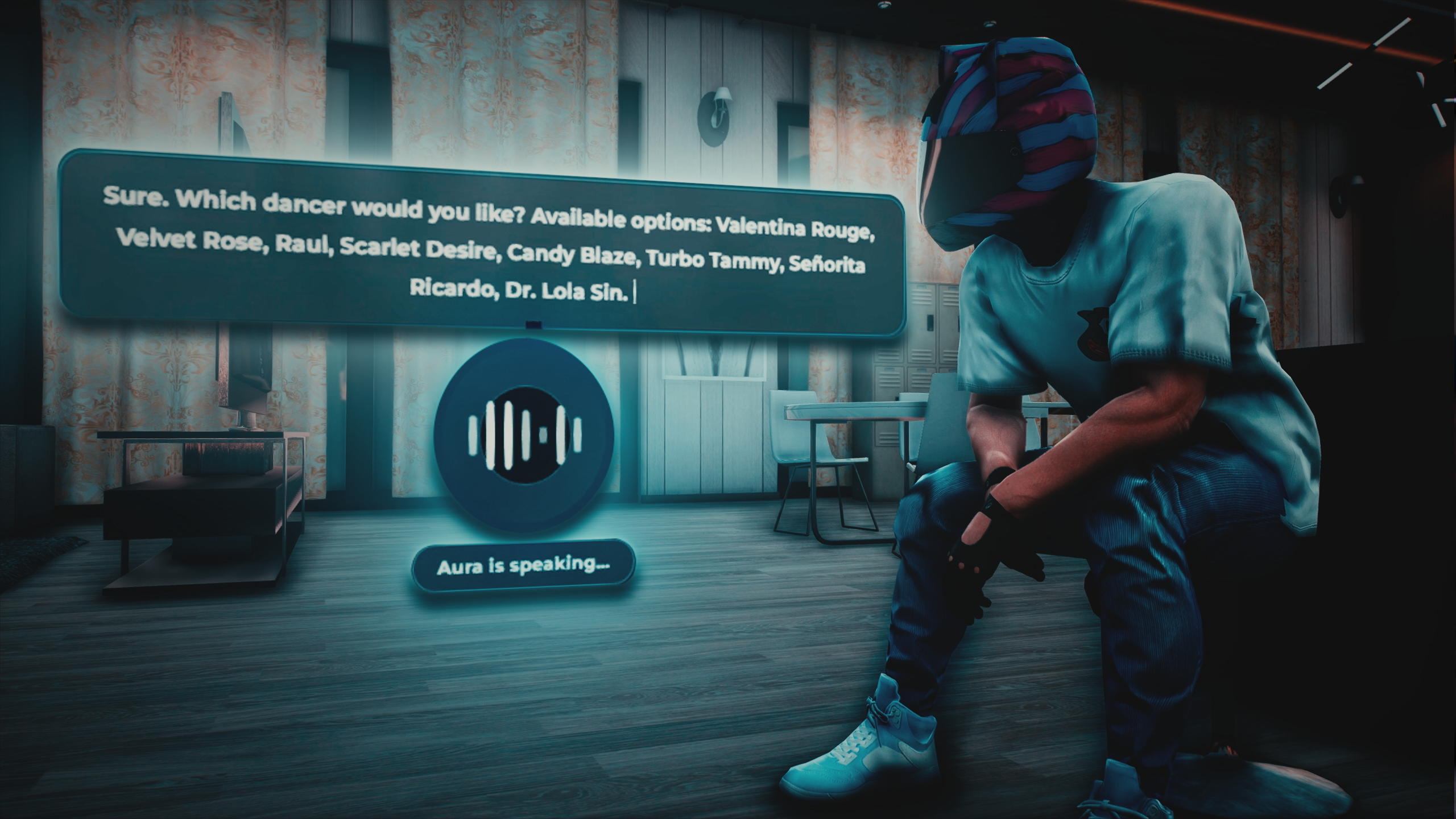Image resolution: width=1456 pixels, height=819 pixels.
Task: Click the Aura voice waveform orb
Action: 524,436
